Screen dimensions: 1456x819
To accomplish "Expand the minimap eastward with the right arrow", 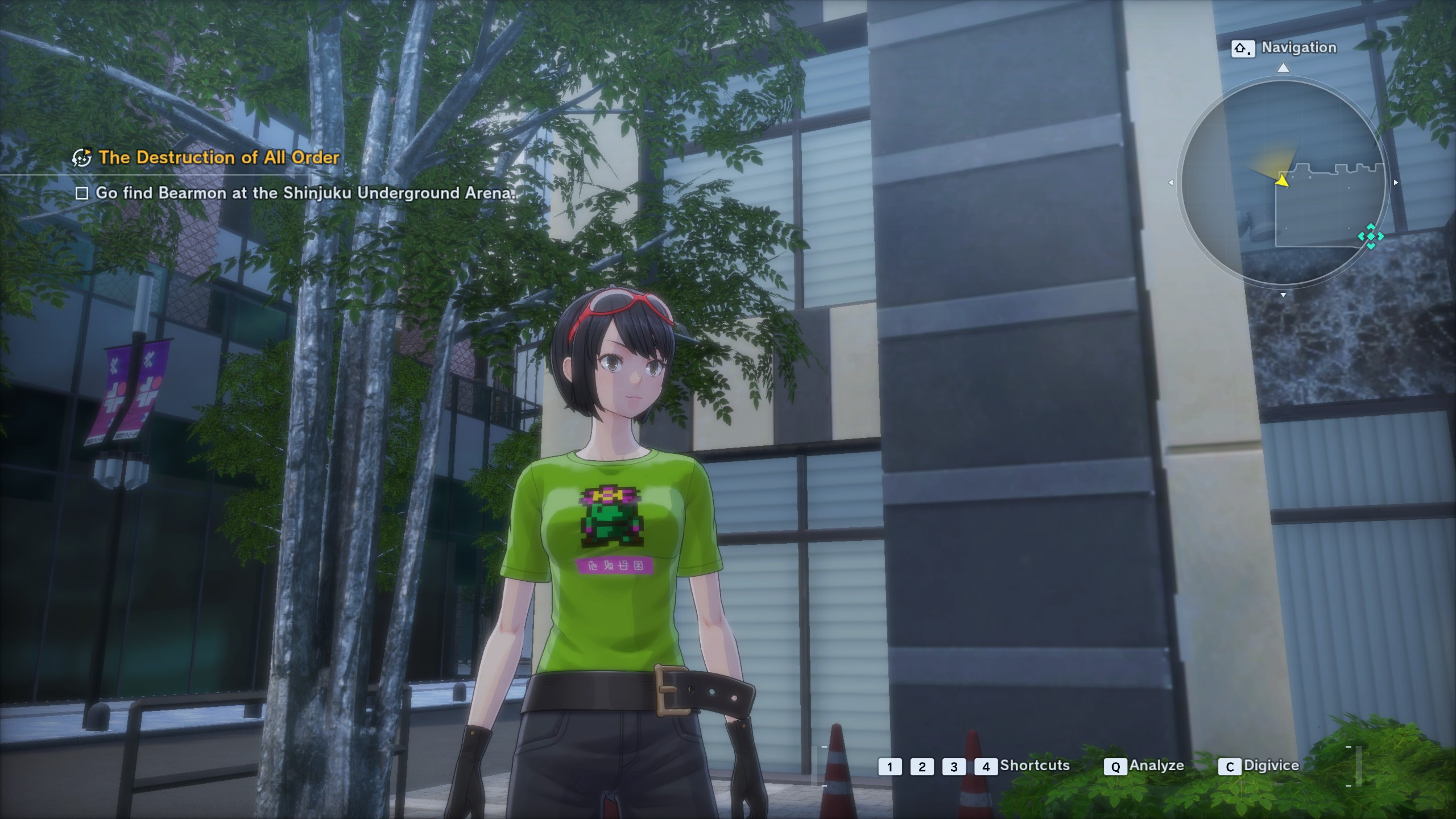I will pos(1395,183).
